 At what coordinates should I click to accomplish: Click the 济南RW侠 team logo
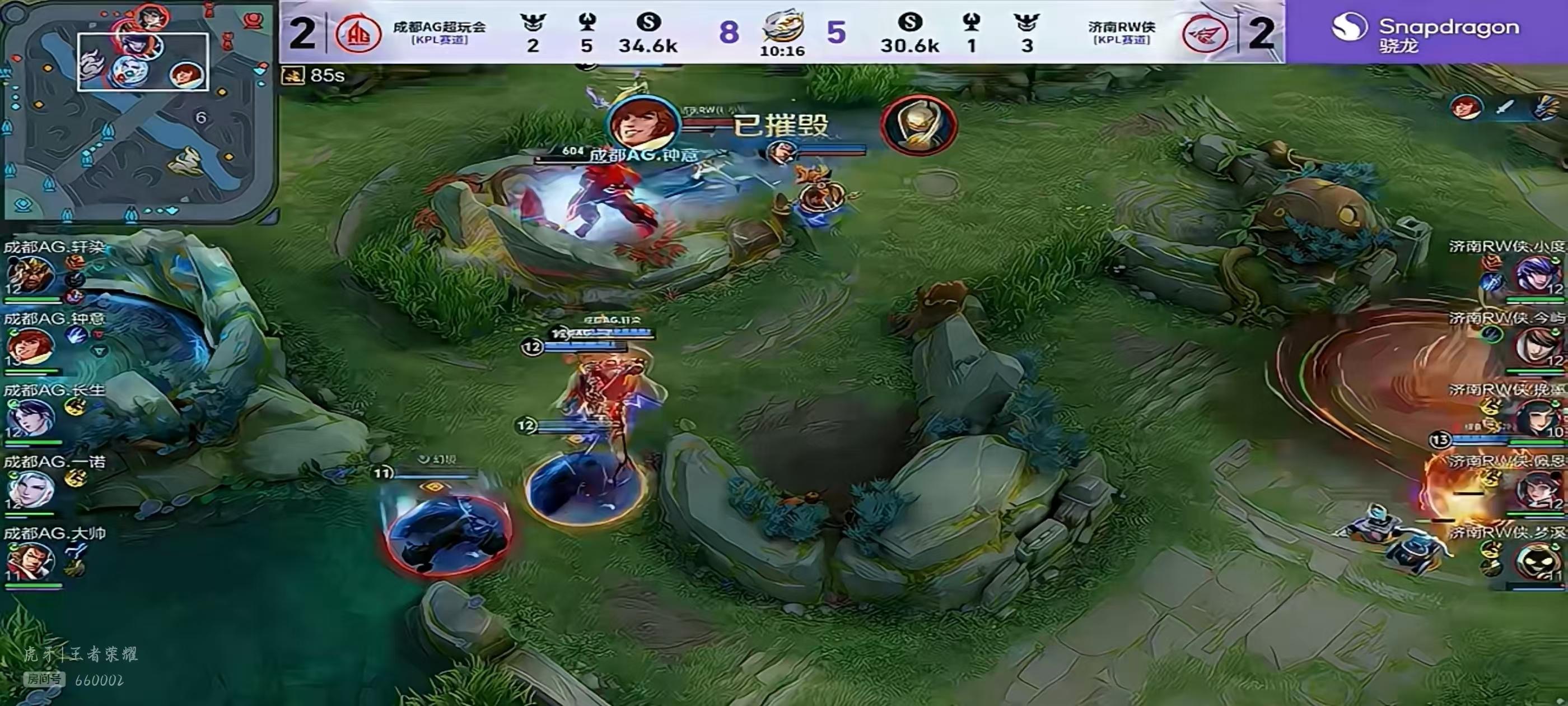click(1204, 32)
